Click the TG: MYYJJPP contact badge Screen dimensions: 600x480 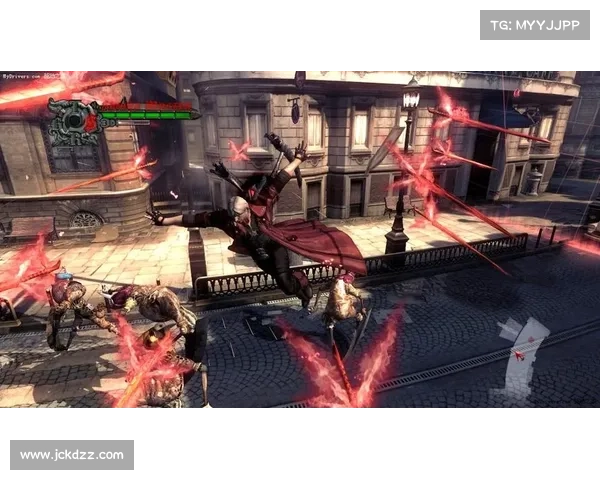(x=535, y=24)
